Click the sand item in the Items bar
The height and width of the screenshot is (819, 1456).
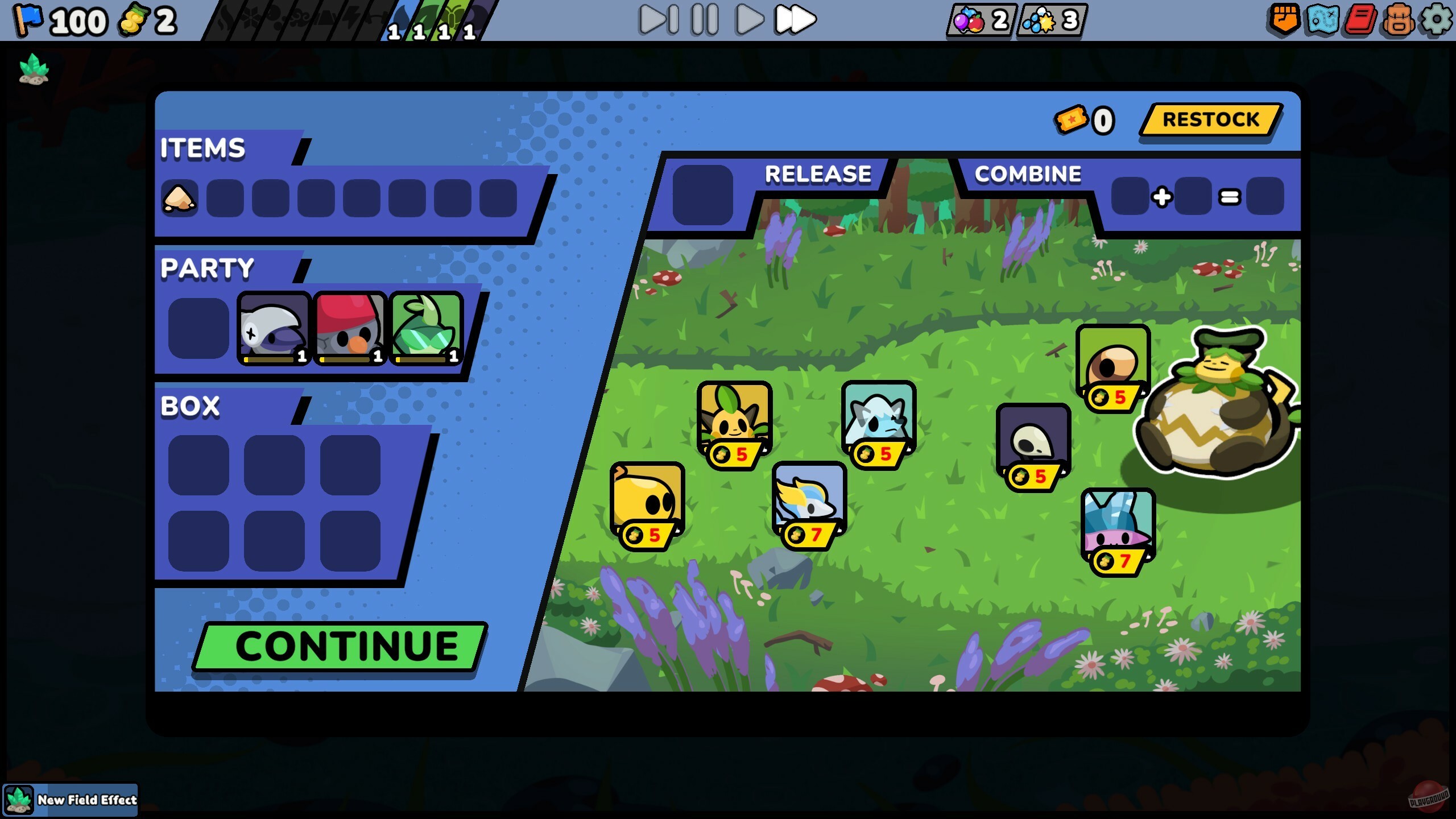coord(179,197)
